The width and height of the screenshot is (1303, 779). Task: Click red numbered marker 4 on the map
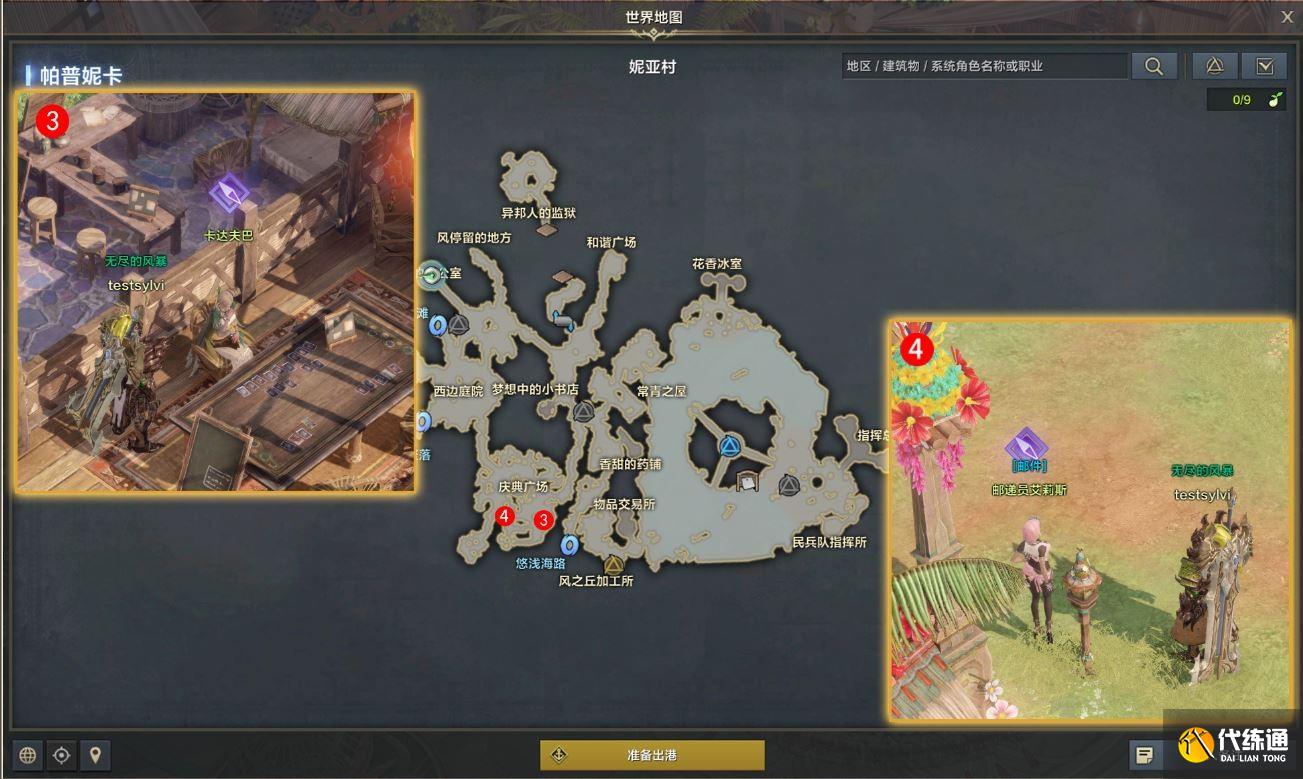click(504, 517)
